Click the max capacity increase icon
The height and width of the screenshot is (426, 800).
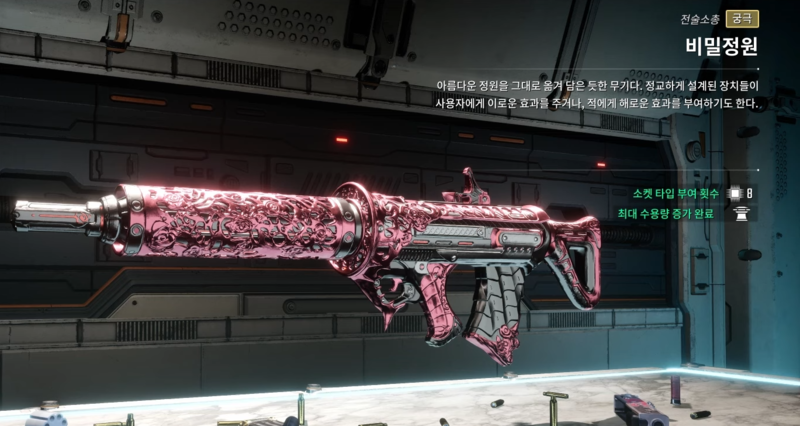tap(742, 213)
